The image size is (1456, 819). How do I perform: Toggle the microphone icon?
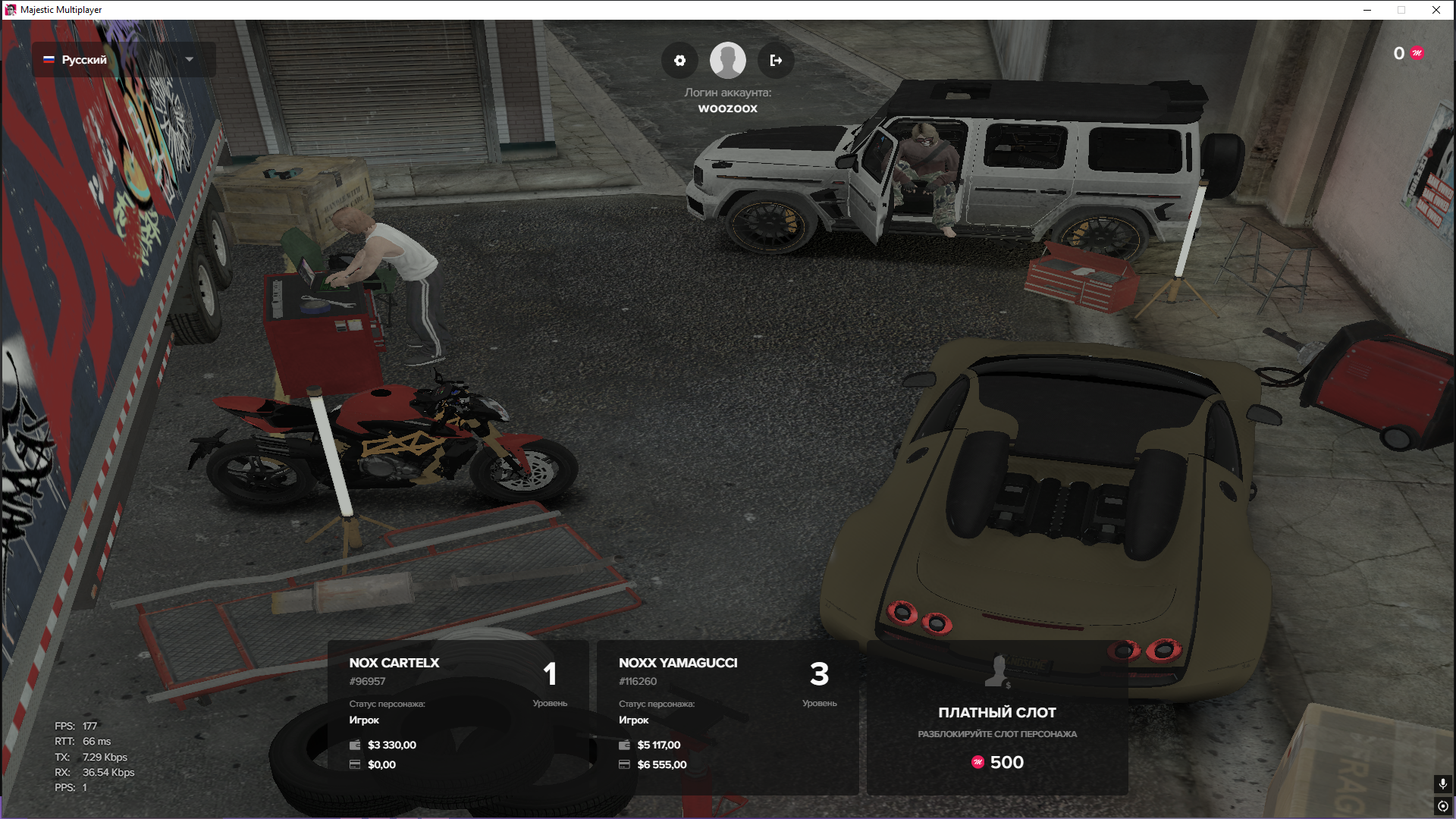(x=1442, y=783)
